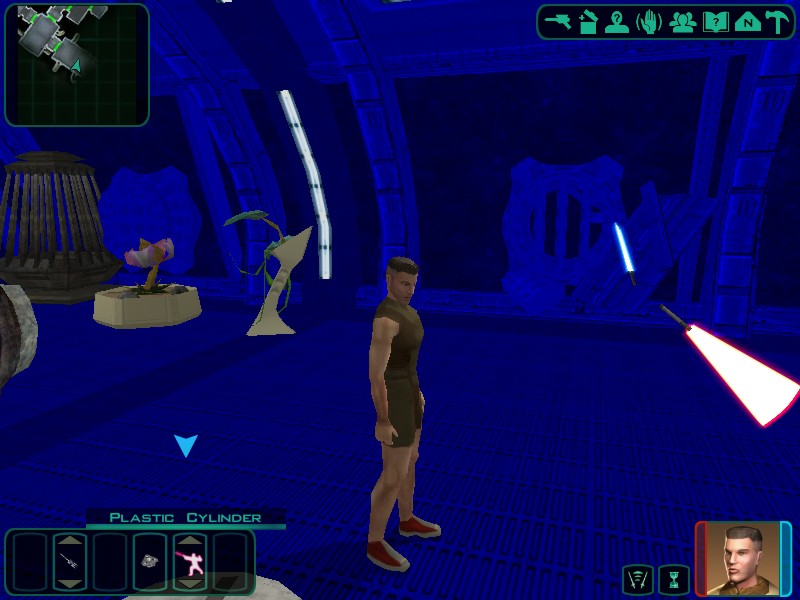Image resolution: width=800 pixels, height=600 pixels.
Task: Select the player character portrait
Action: (742, 558)
